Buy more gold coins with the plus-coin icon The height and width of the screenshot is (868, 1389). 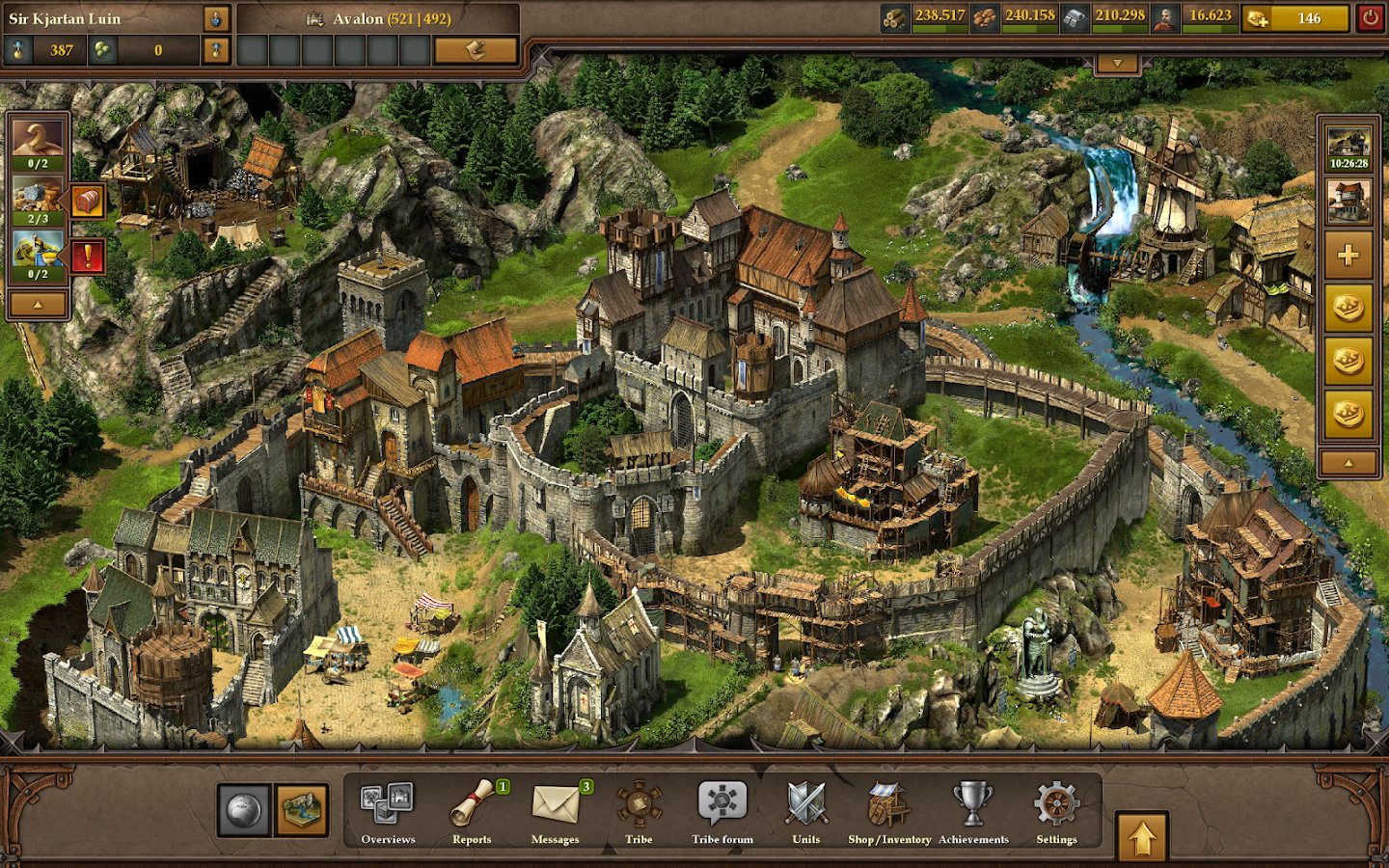[1258, 18]
